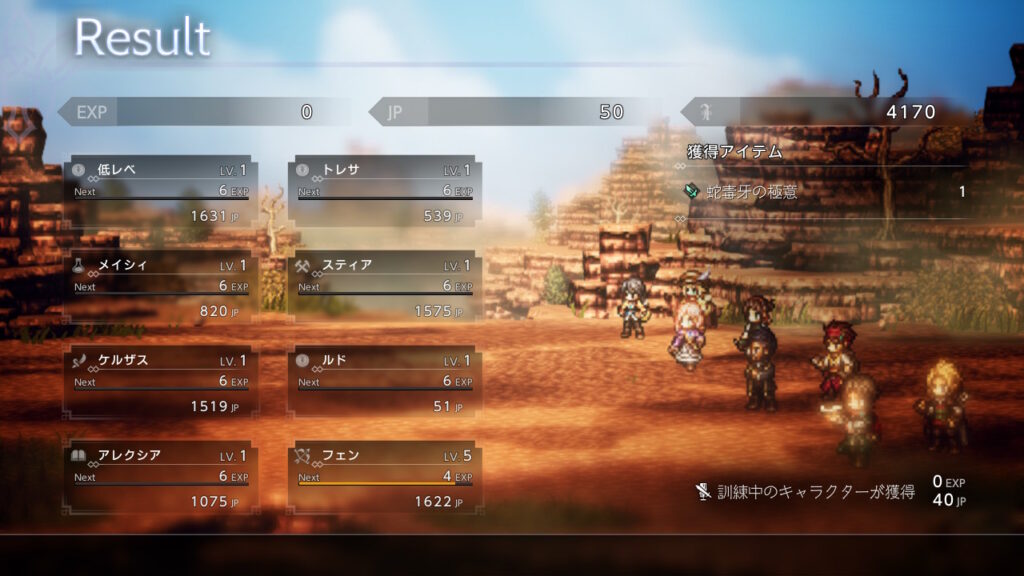Viewport: 1024px width, 576px height.
Task: Select the トレサ character result panel
Action: click(x=385, y=192)
